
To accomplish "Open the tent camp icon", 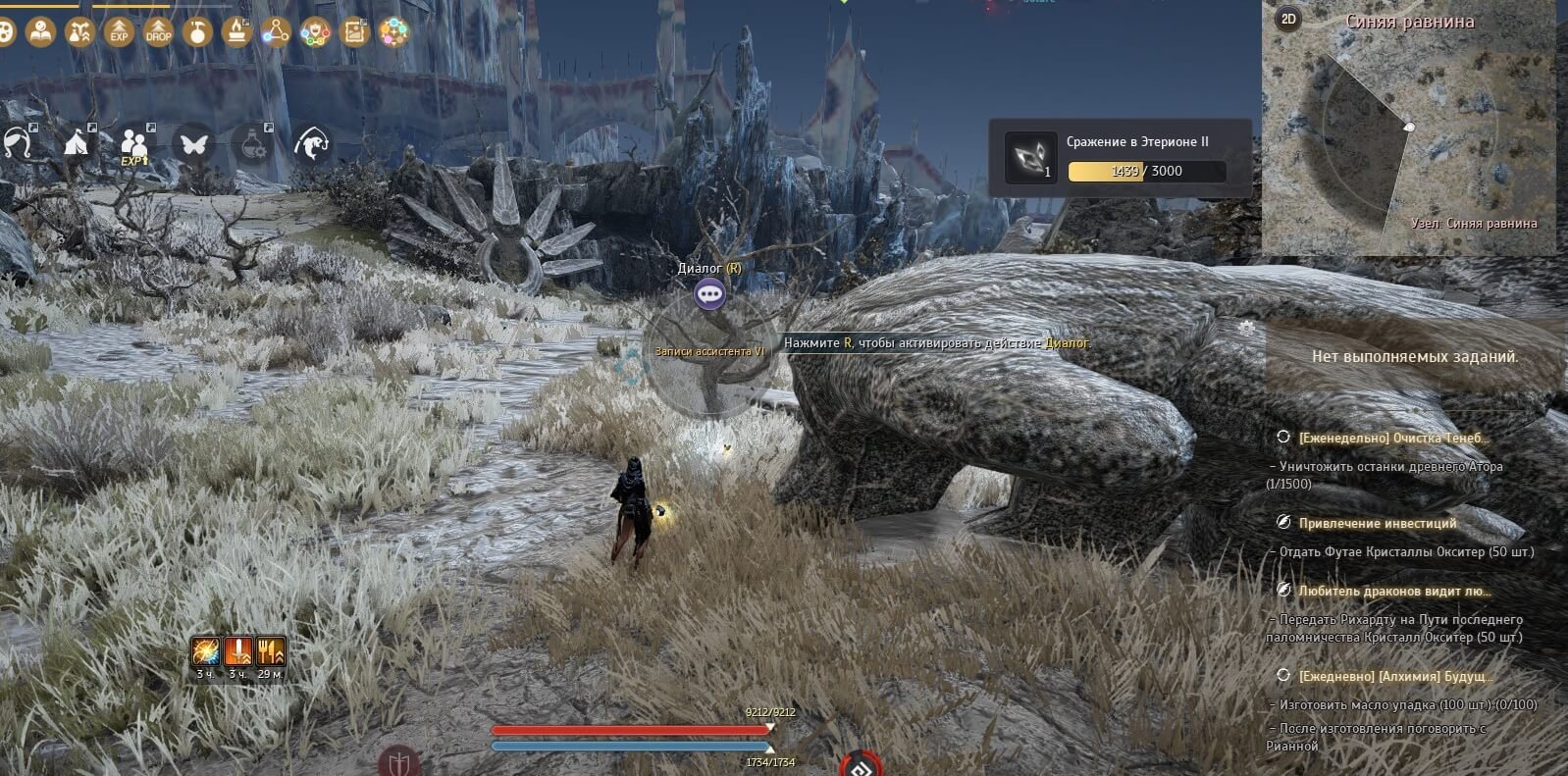I will tap(77, 144).
